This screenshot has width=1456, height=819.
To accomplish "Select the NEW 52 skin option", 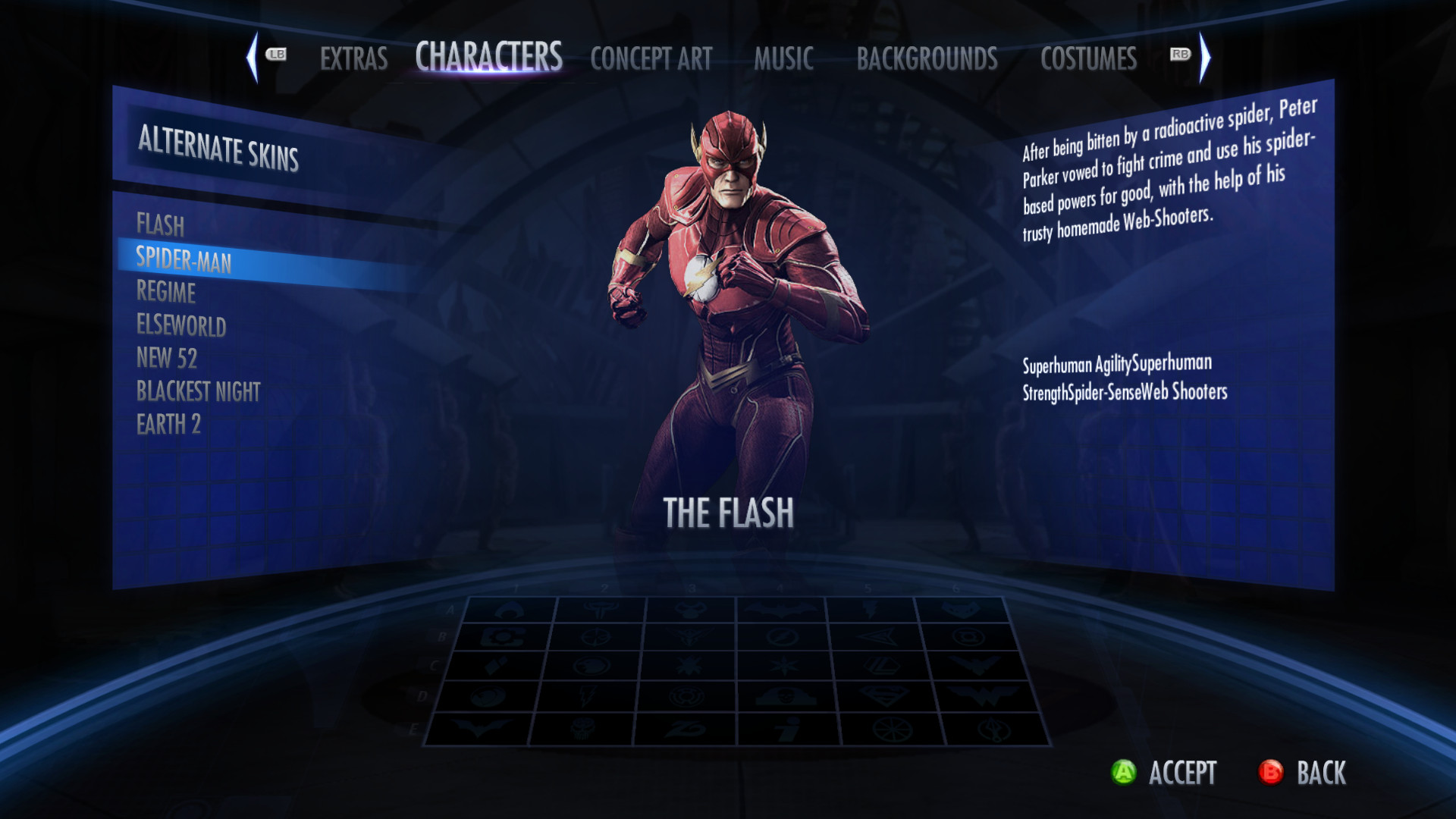I will (168, 359).
